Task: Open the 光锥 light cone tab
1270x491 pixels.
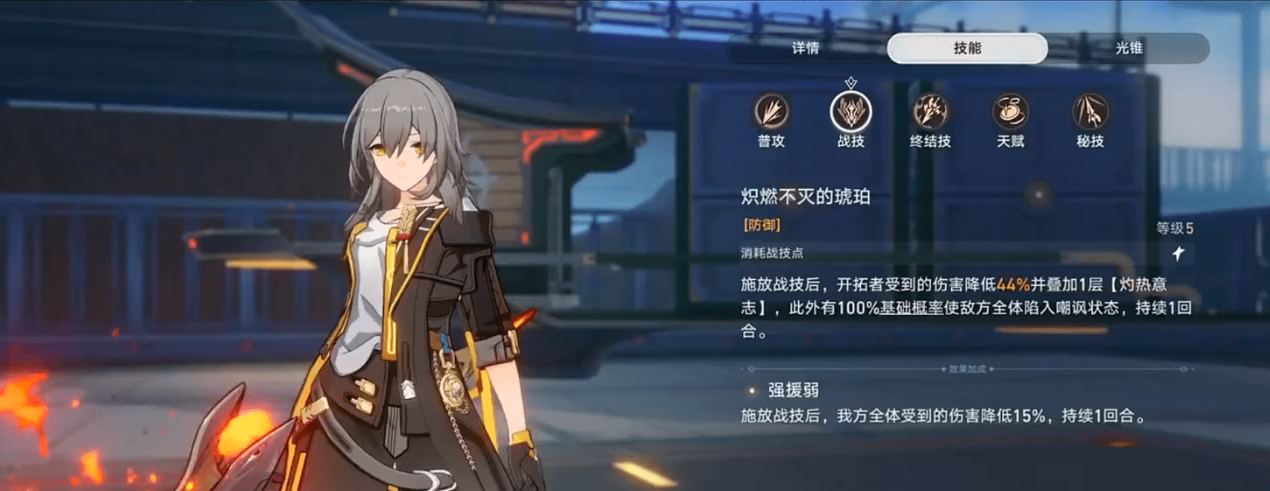Action: (1129, 48)
